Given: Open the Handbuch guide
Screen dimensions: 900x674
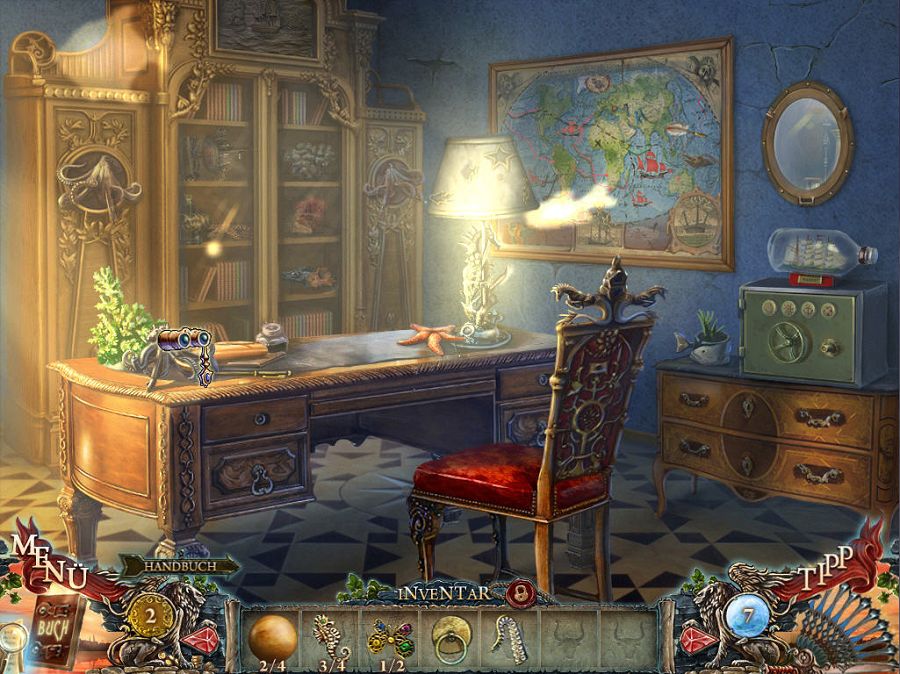Looking at the screenshot, I should (178, 566).
